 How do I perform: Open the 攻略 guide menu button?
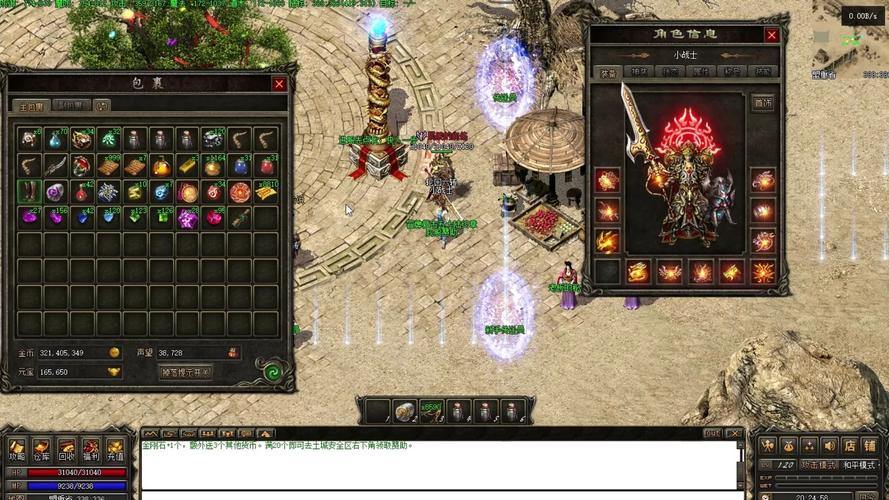pyautogui.click(x=17, y=448)
